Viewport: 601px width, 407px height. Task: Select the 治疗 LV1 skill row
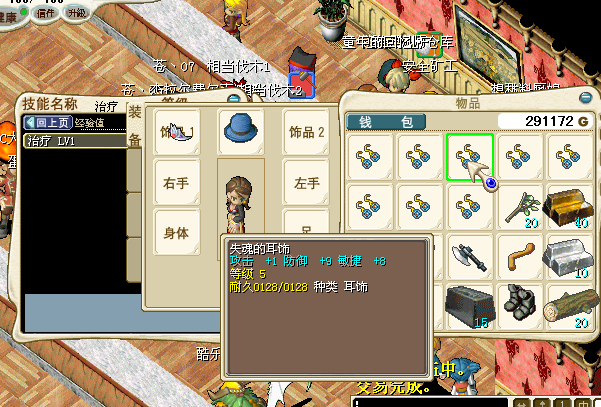pyautogui.click(x=60, y=141)
